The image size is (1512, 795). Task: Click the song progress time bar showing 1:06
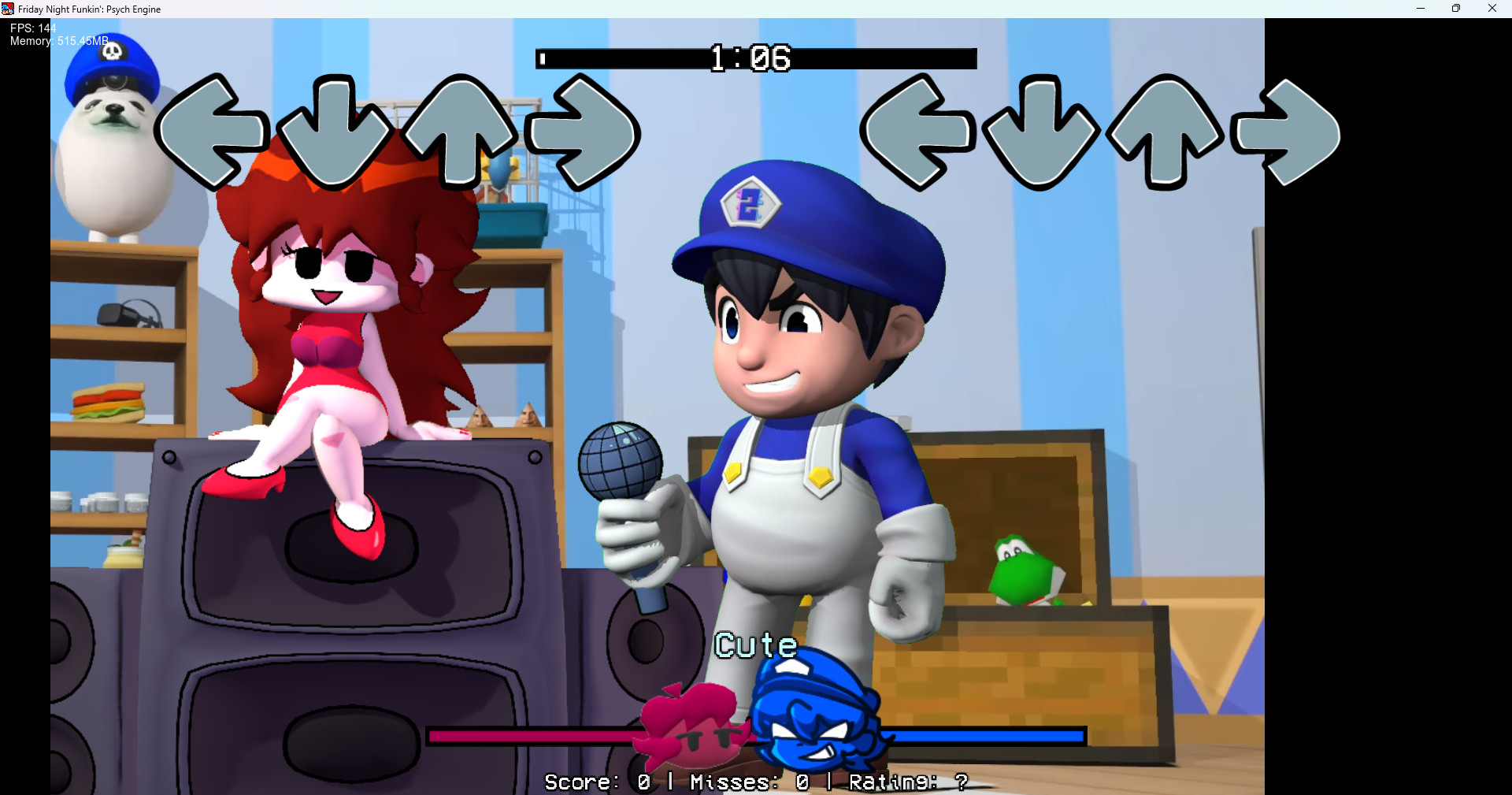click(756, 58)
